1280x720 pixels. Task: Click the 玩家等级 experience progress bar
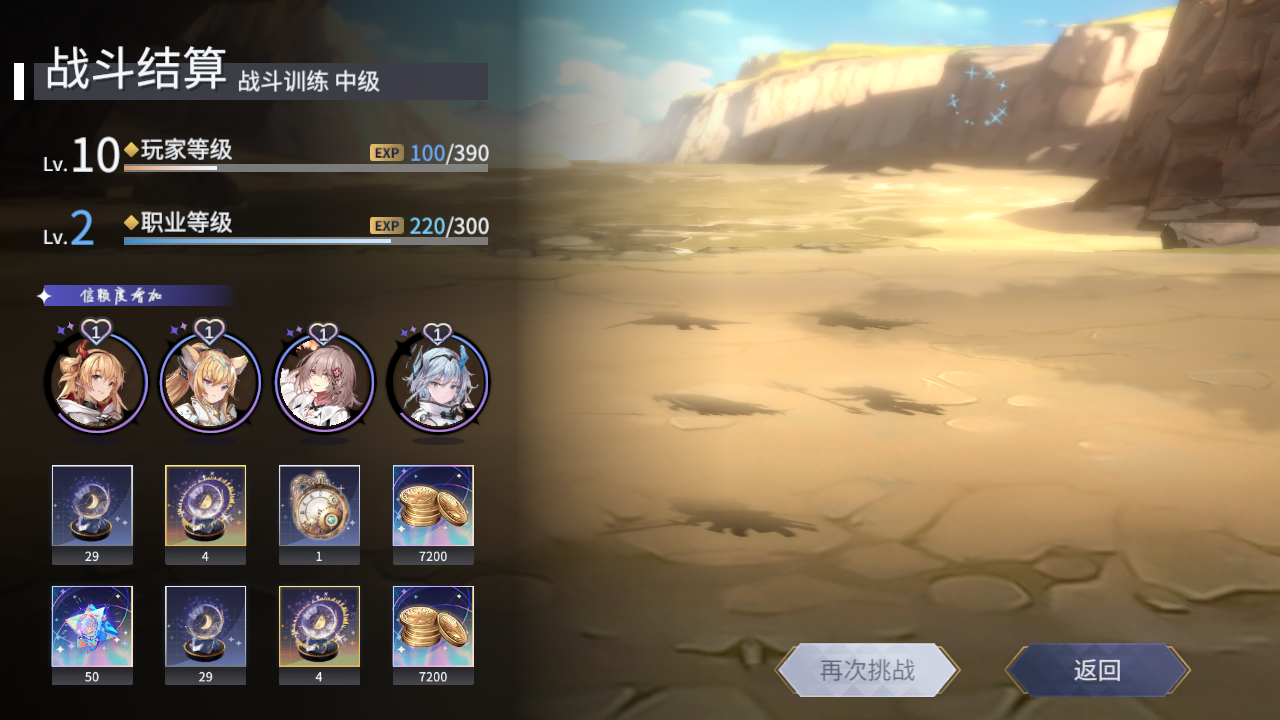(x=304, y=169)
